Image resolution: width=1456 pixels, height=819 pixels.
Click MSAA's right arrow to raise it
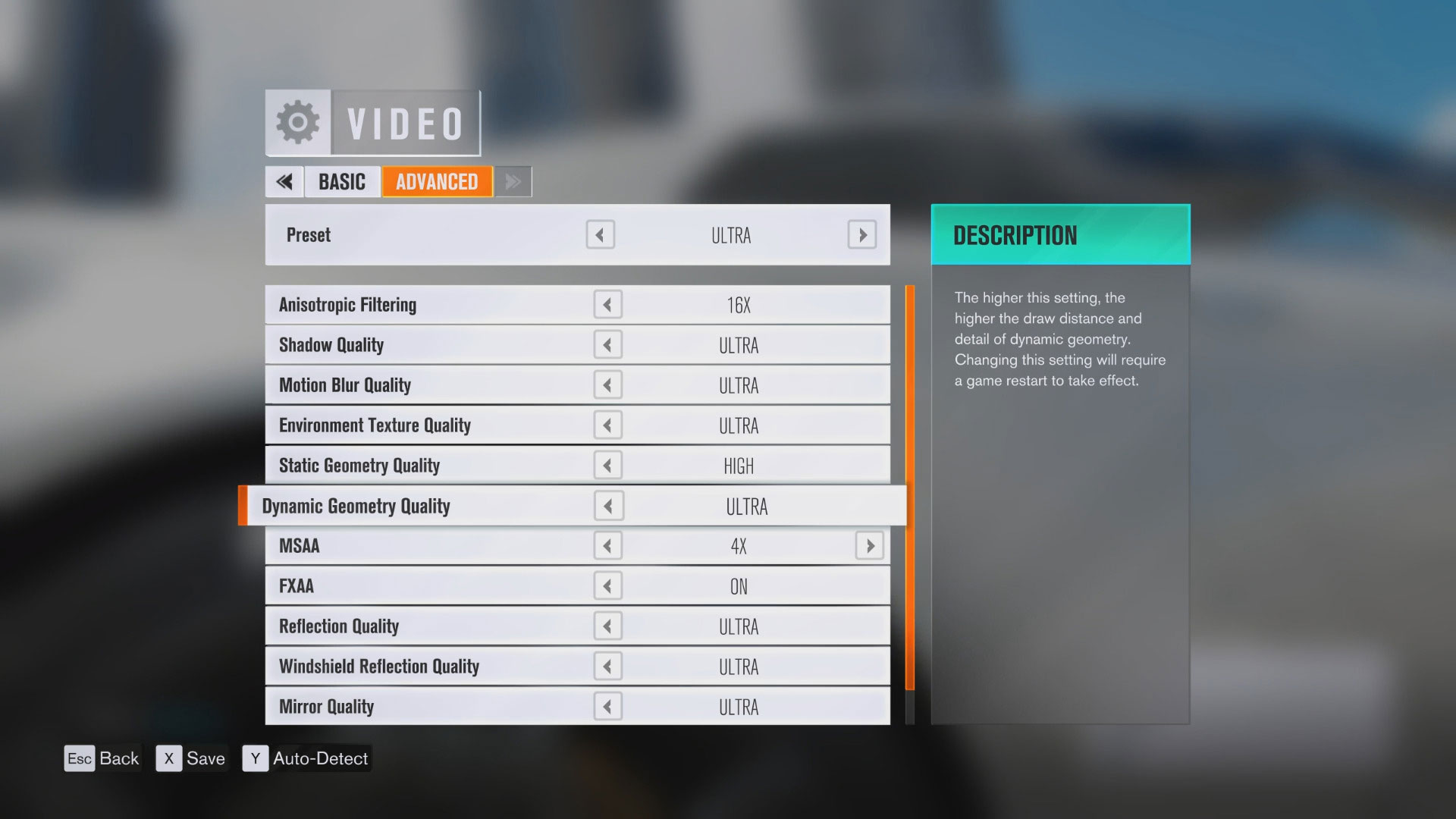[869, 545]
